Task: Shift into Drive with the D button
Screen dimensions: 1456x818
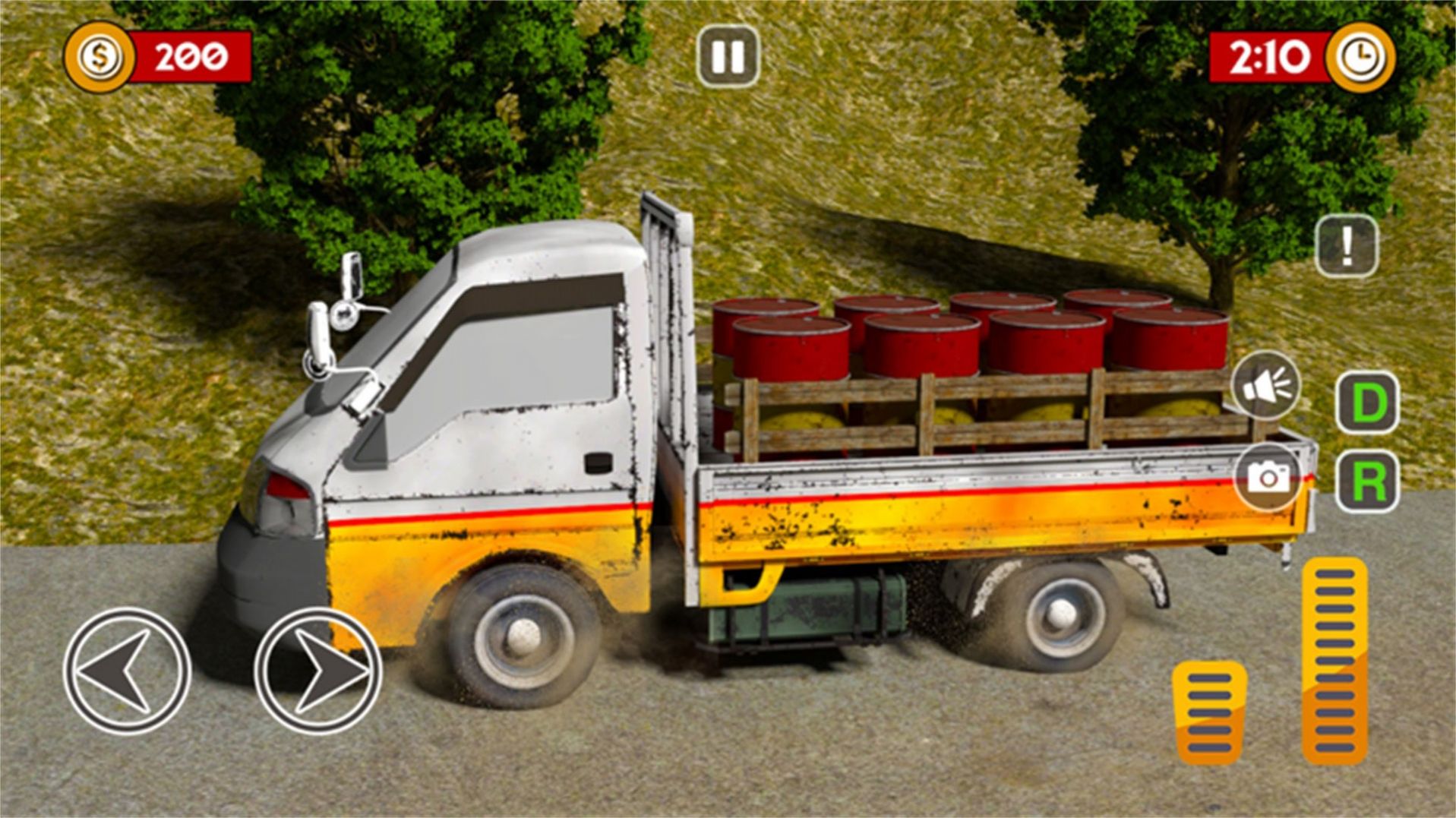Action: (1367, 403)
